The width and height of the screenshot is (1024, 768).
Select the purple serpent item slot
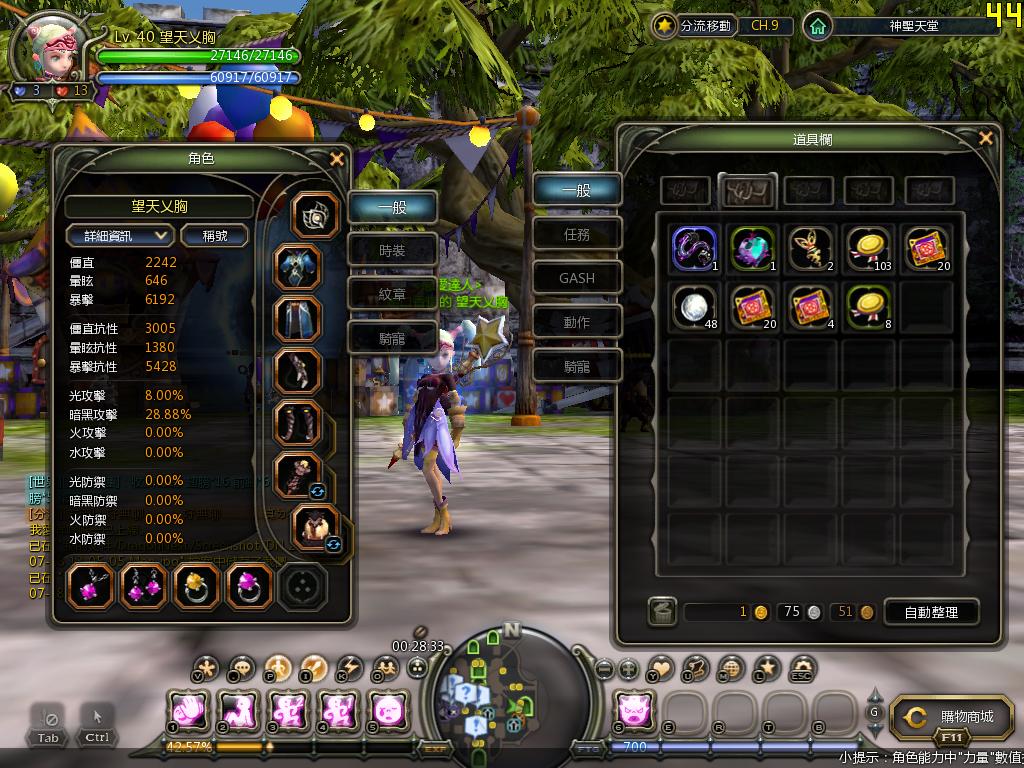[694, 248]
